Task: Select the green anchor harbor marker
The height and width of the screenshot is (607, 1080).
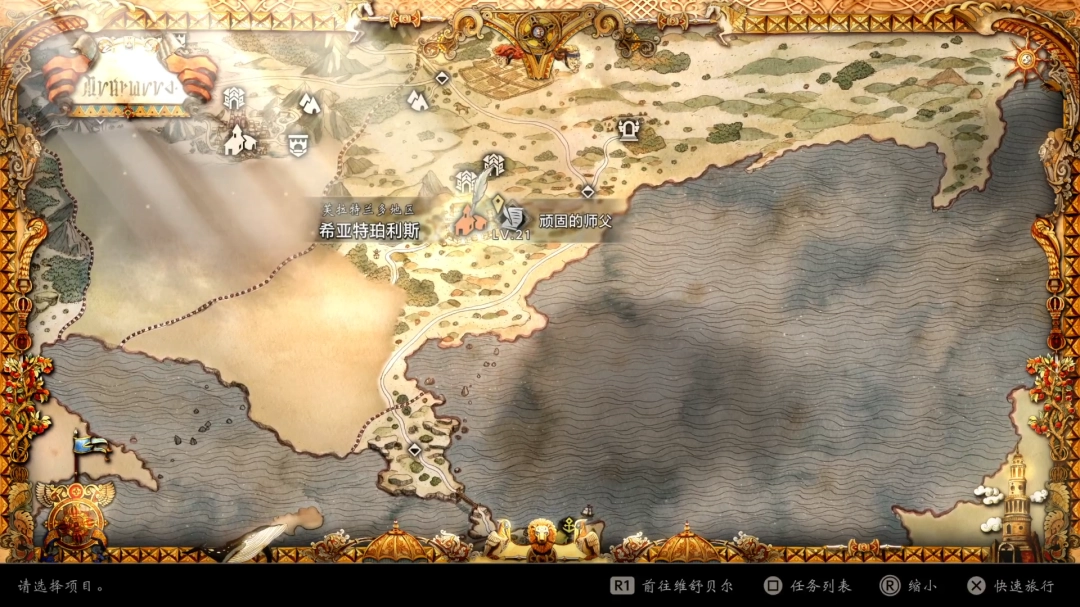Action: (568, 523)
